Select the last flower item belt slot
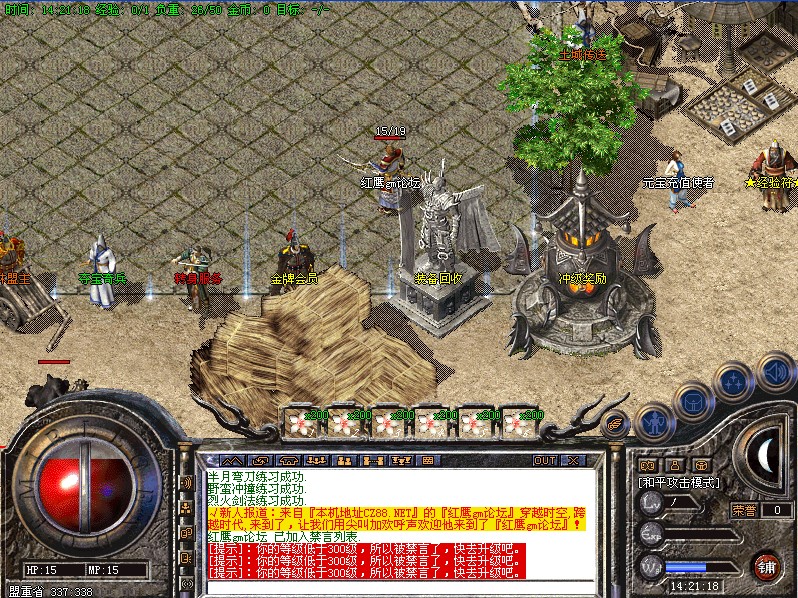Viewport: 798px width, 598px height. click(x=519, y=422)
